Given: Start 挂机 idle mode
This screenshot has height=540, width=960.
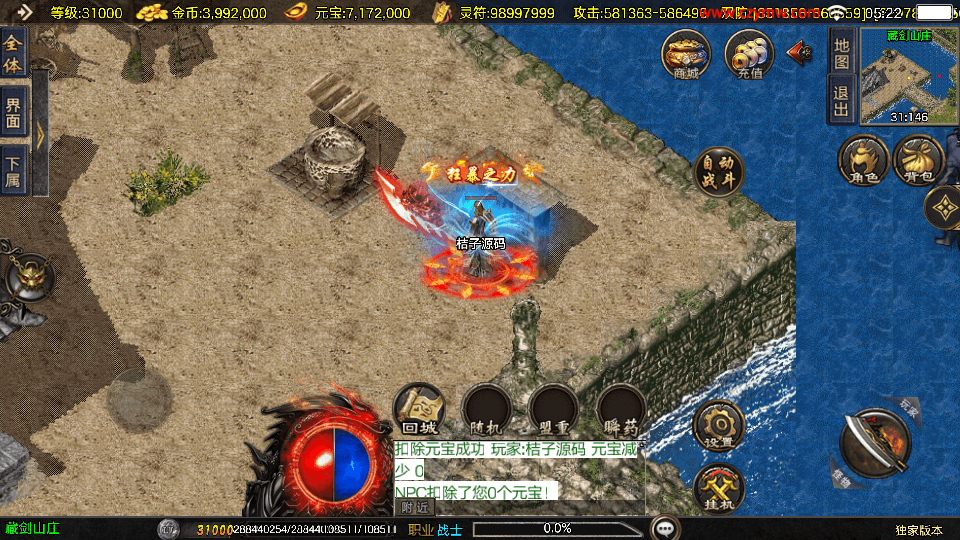Looking at the screenshot, I should coord(718,488).
